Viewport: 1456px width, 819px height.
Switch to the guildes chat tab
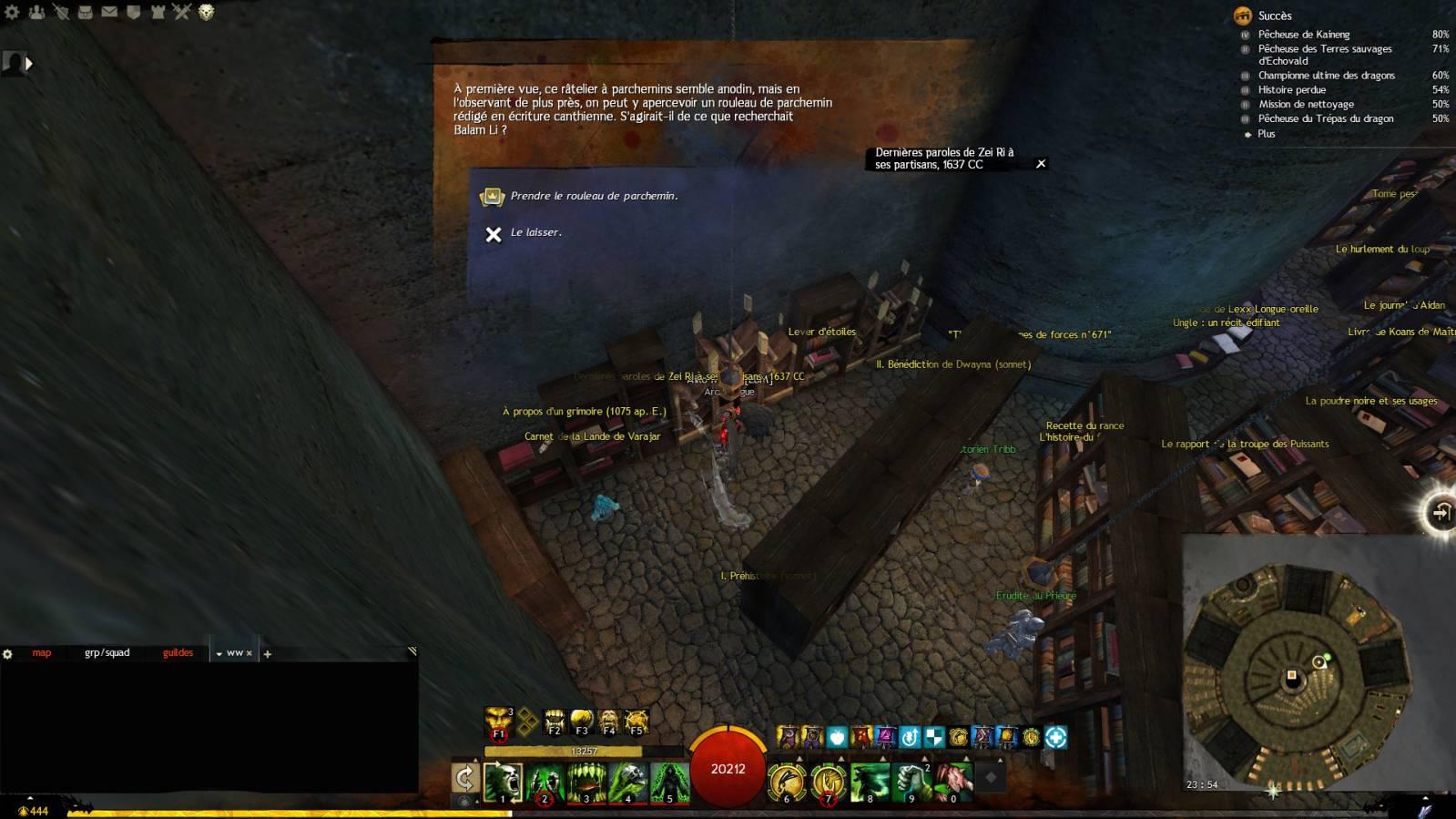[x=178, y=653]
